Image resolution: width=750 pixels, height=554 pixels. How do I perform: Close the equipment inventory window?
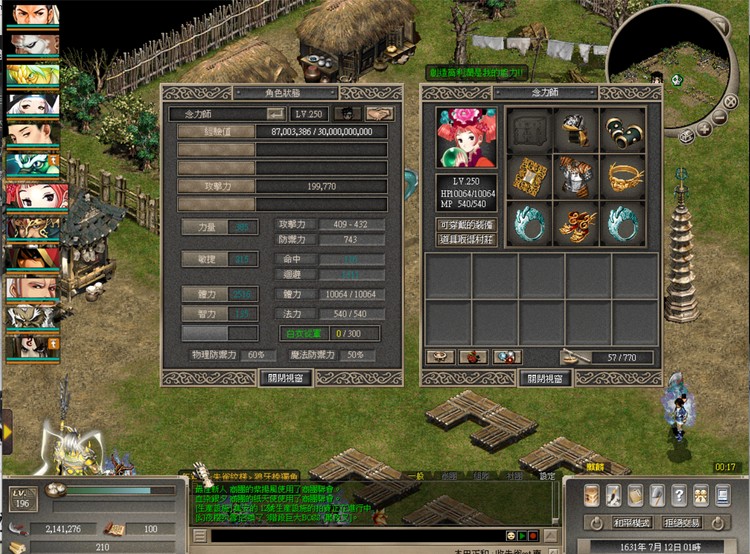click(x=546, y=378)
